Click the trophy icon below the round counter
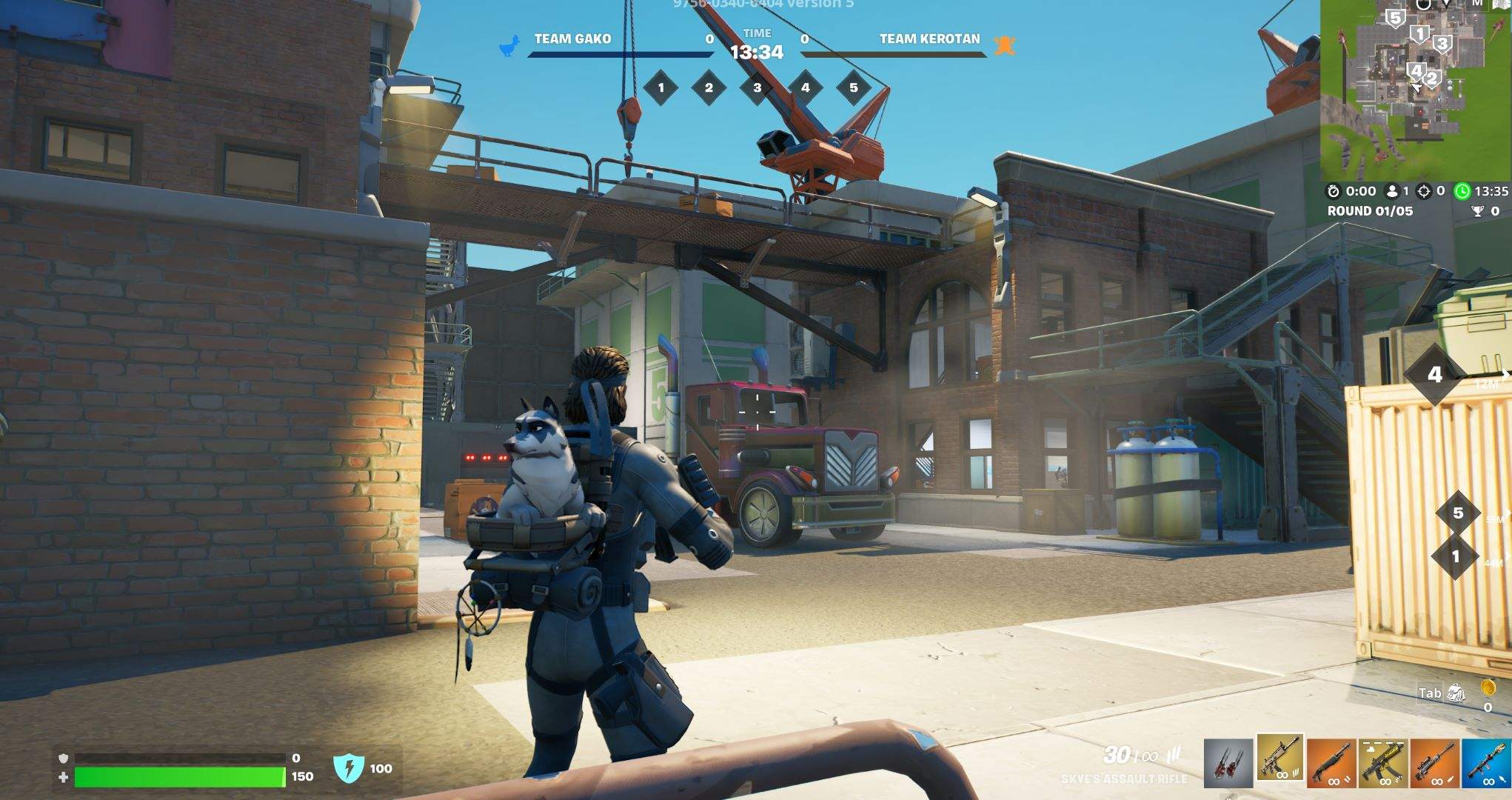1512x800 pixels. (1478, 211)
